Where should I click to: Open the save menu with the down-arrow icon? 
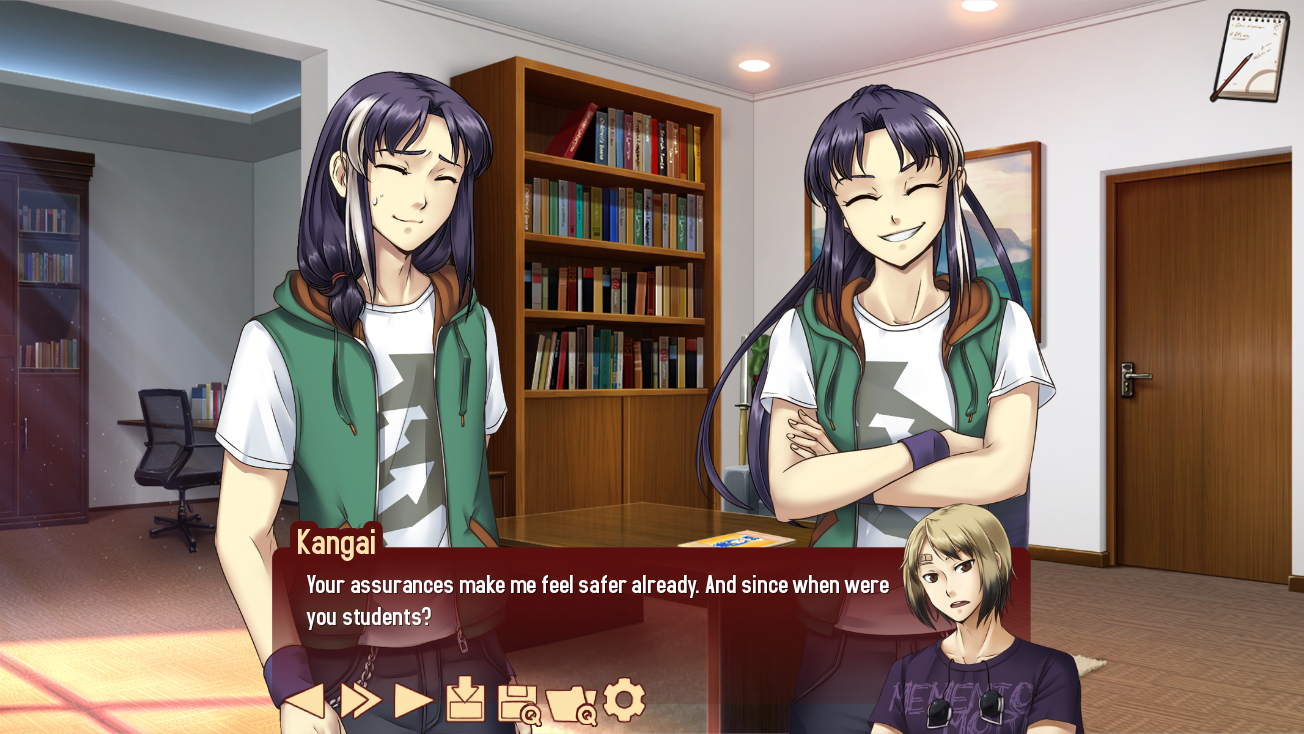466,699
